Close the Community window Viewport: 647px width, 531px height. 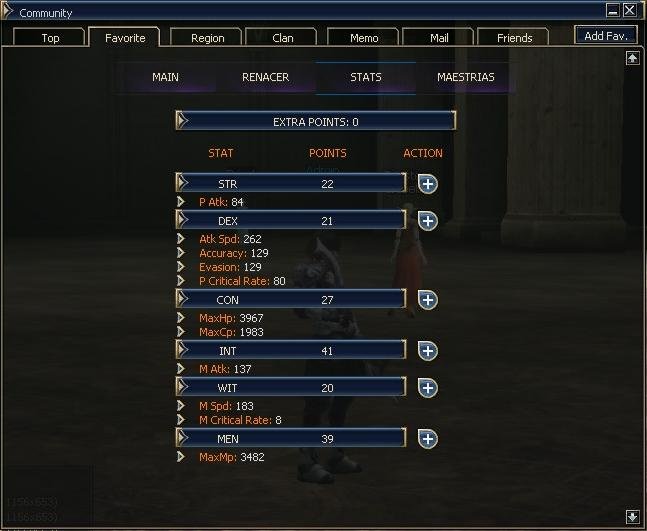coord(630,10)
